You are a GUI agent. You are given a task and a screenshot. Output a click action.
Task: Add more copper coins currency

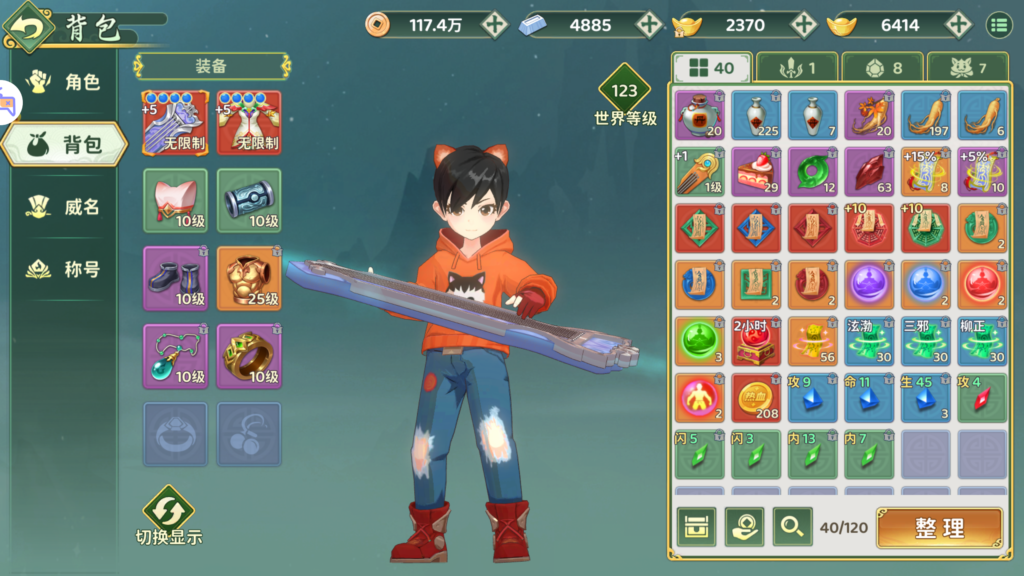[494, 25]
